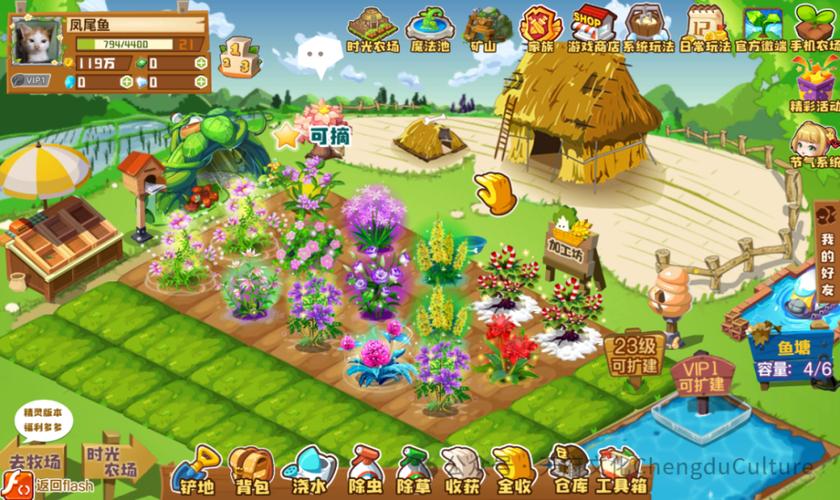Activate the 全收 harvest-all glove
Image resolution: width=840 pixels, height=500 pixels.
click(x=514, y=470)
